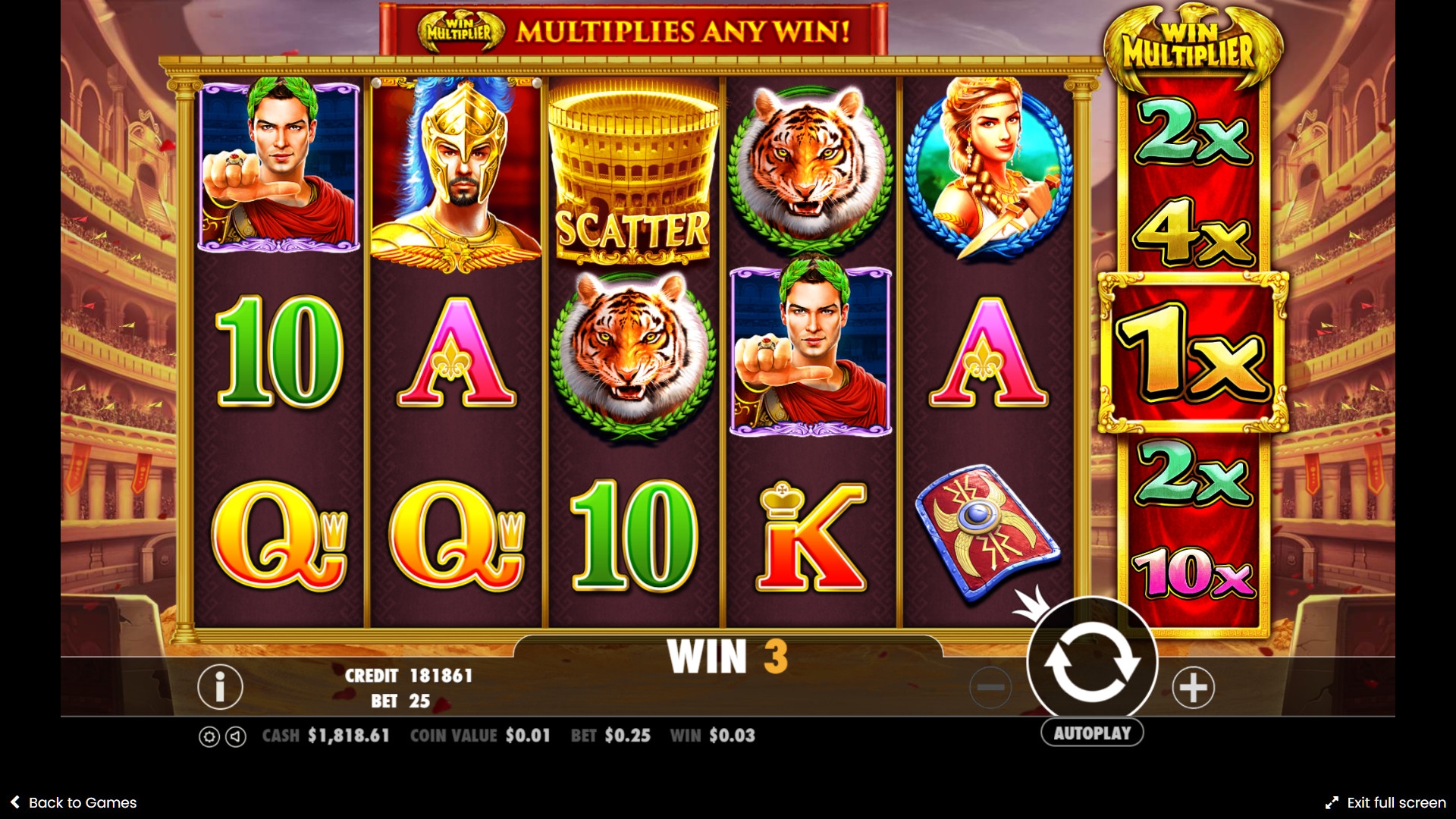Toggle sound with the speaker icon
The width and height of the screenshot is (1456, 819).
[237, 736]
